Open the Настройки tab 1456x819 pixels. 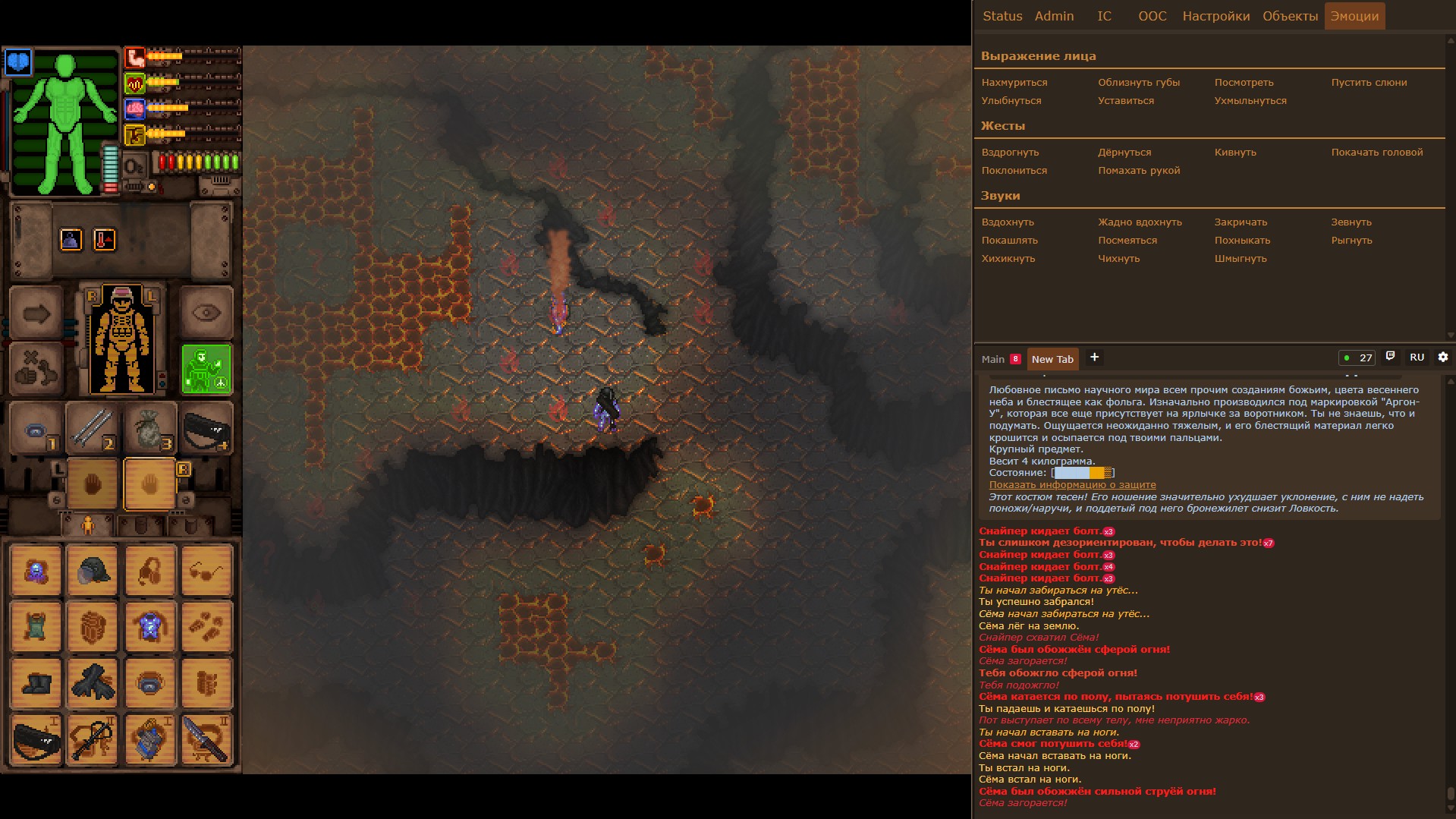(x=1215, y=16)
